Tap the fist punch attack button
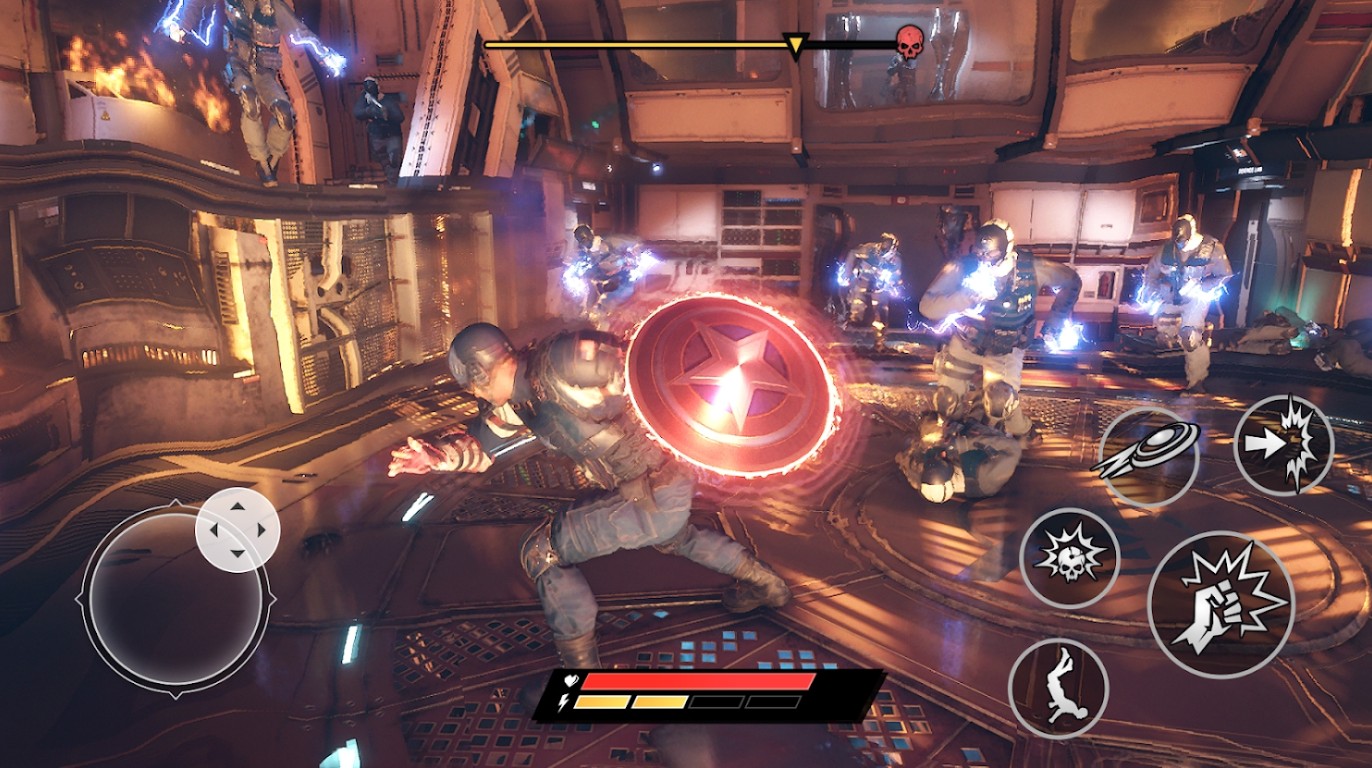Viewport: 1372px width, 768px height. point(1221,604)
